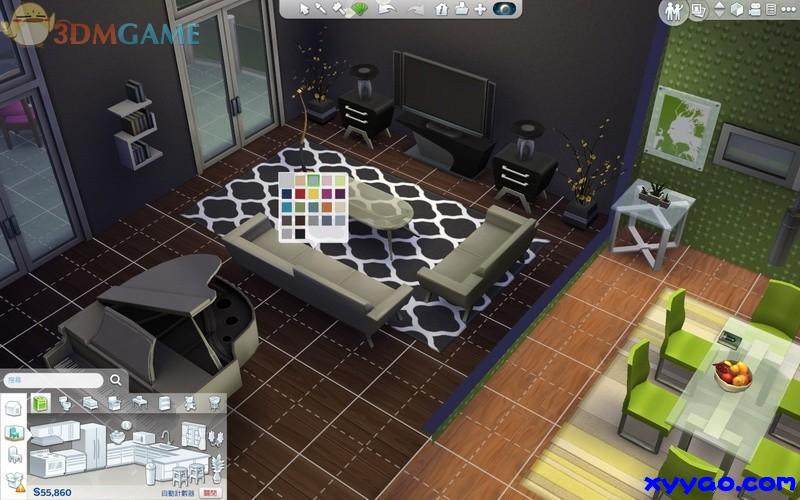The image size is (800, 500).
Task: Click the red button beside the auto counter label
Action: pyautogui.click(x=210, y=492)
